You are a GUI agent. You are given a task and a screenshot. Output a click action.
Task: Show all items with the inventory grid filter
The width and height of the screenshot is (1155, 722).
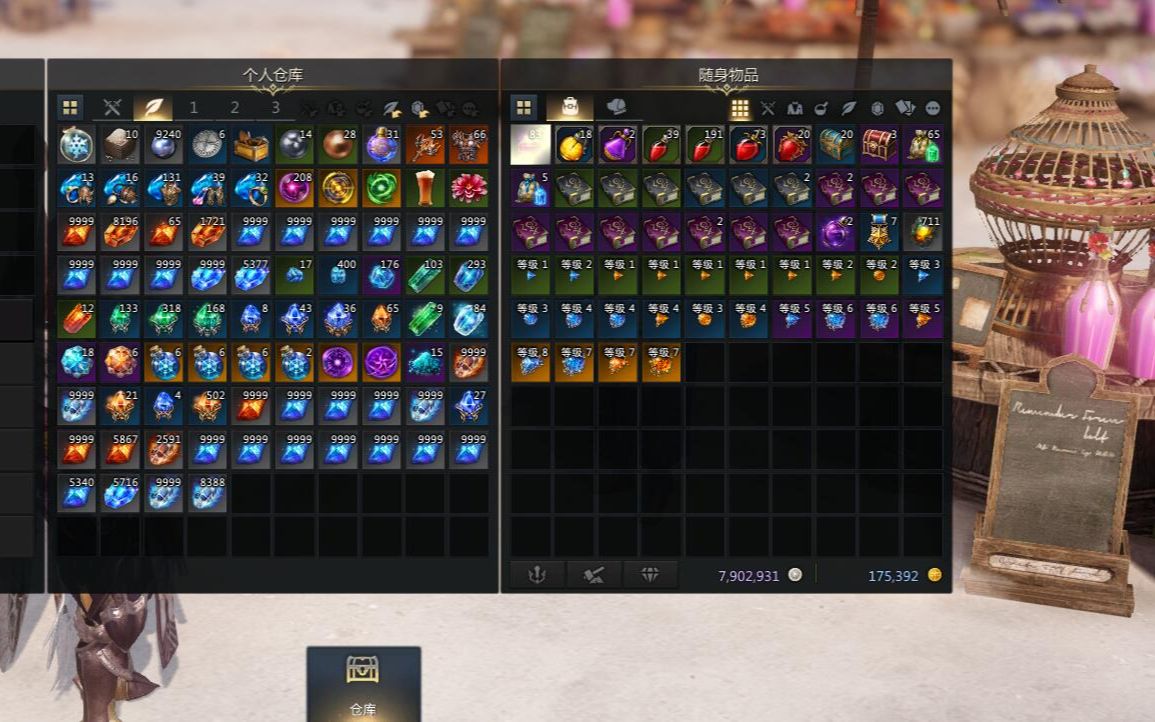click(x=740, y=108)
